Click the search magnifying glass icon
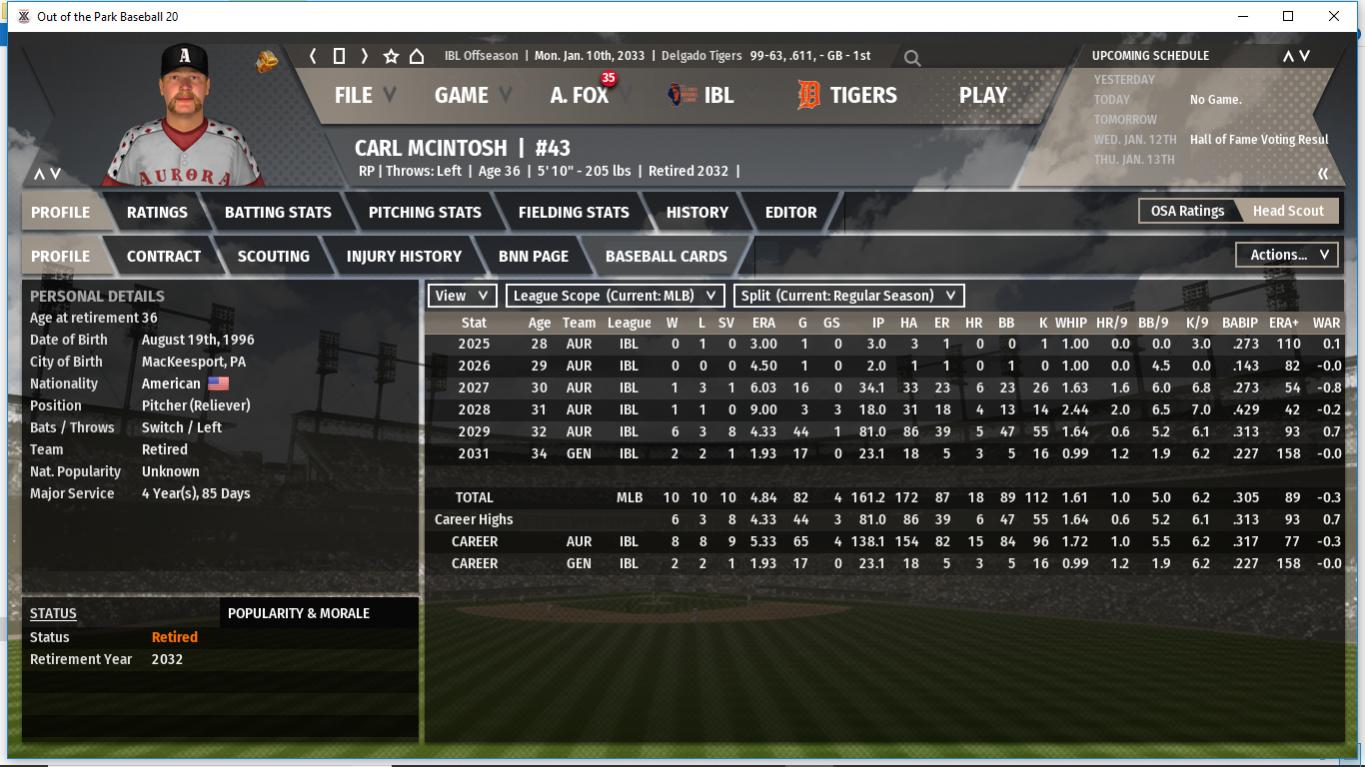 [x=912, y=58]
